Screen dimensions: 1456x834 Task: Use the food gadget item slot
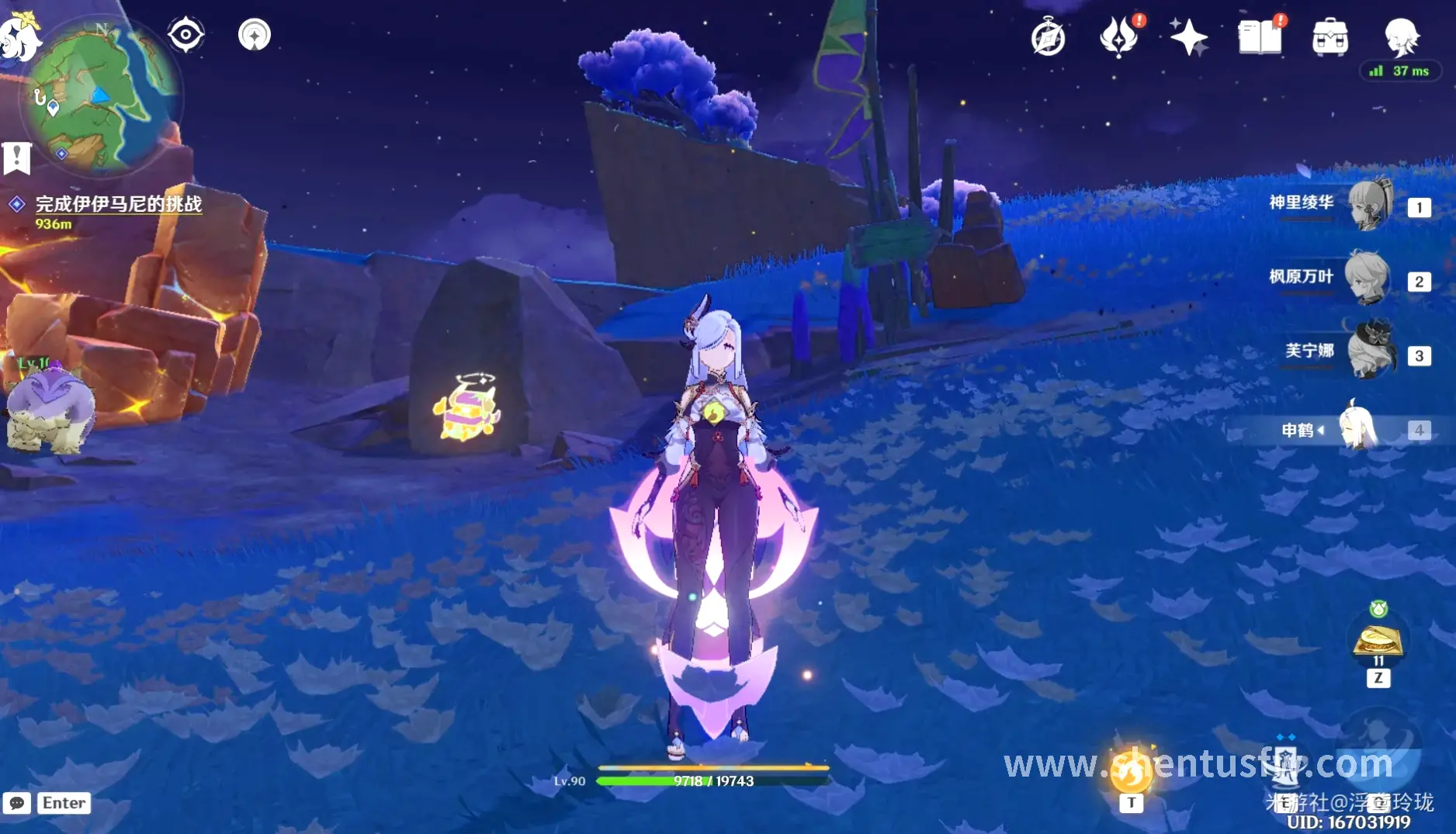click(x=1378, y=641)
